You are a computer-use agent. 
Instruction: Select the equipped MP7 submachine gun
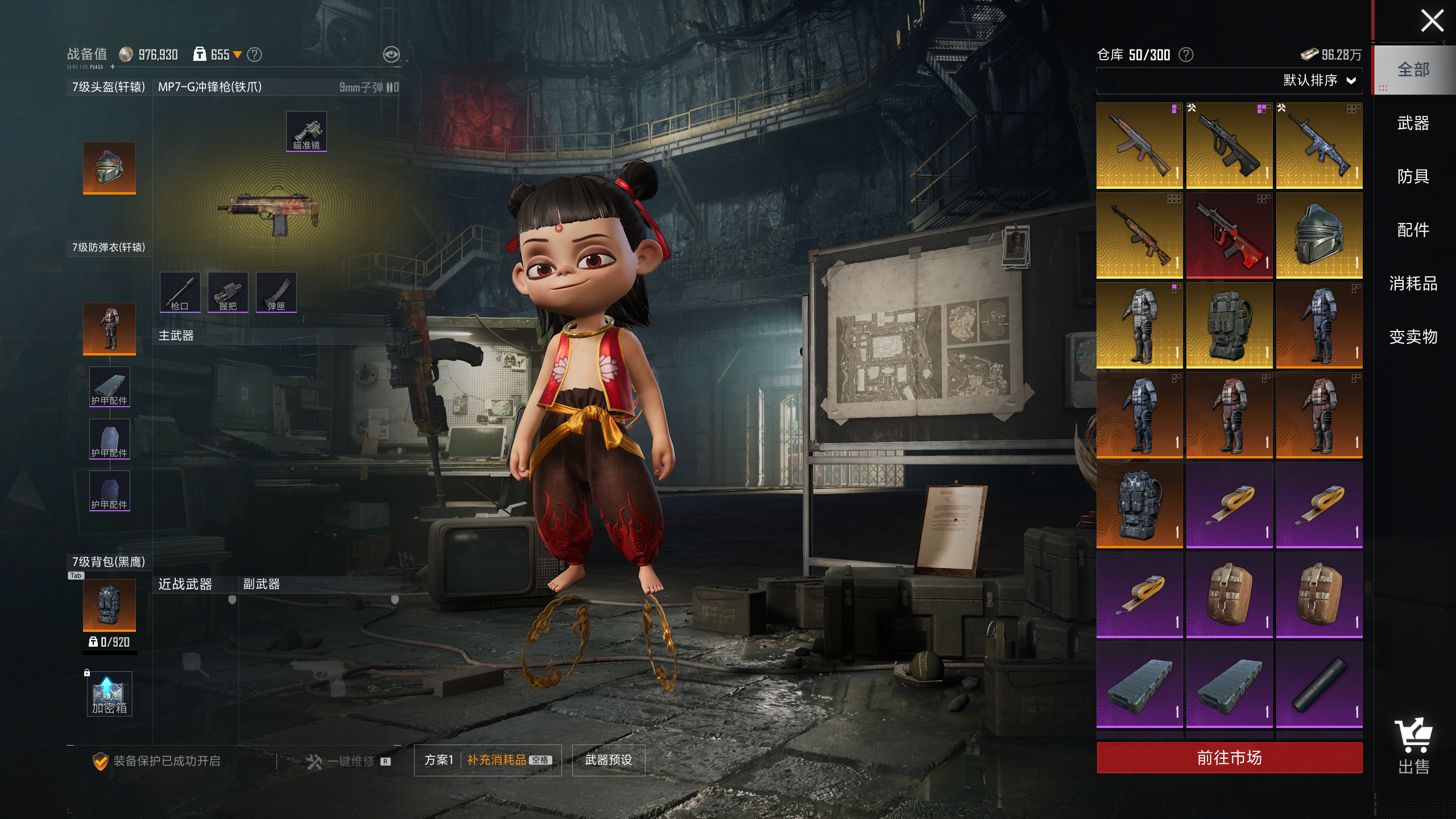pos(268,212)
